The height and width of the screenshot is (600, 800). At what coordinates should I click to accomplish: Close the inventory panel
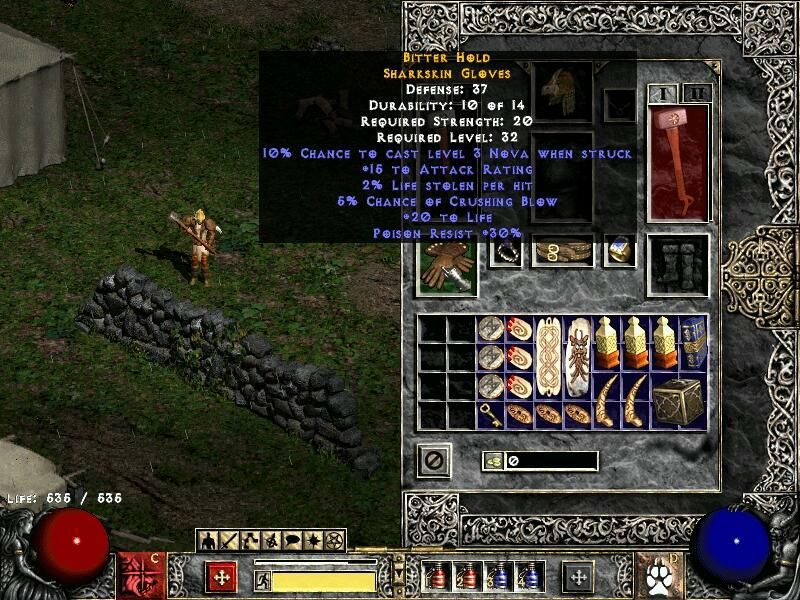(434, 460)
